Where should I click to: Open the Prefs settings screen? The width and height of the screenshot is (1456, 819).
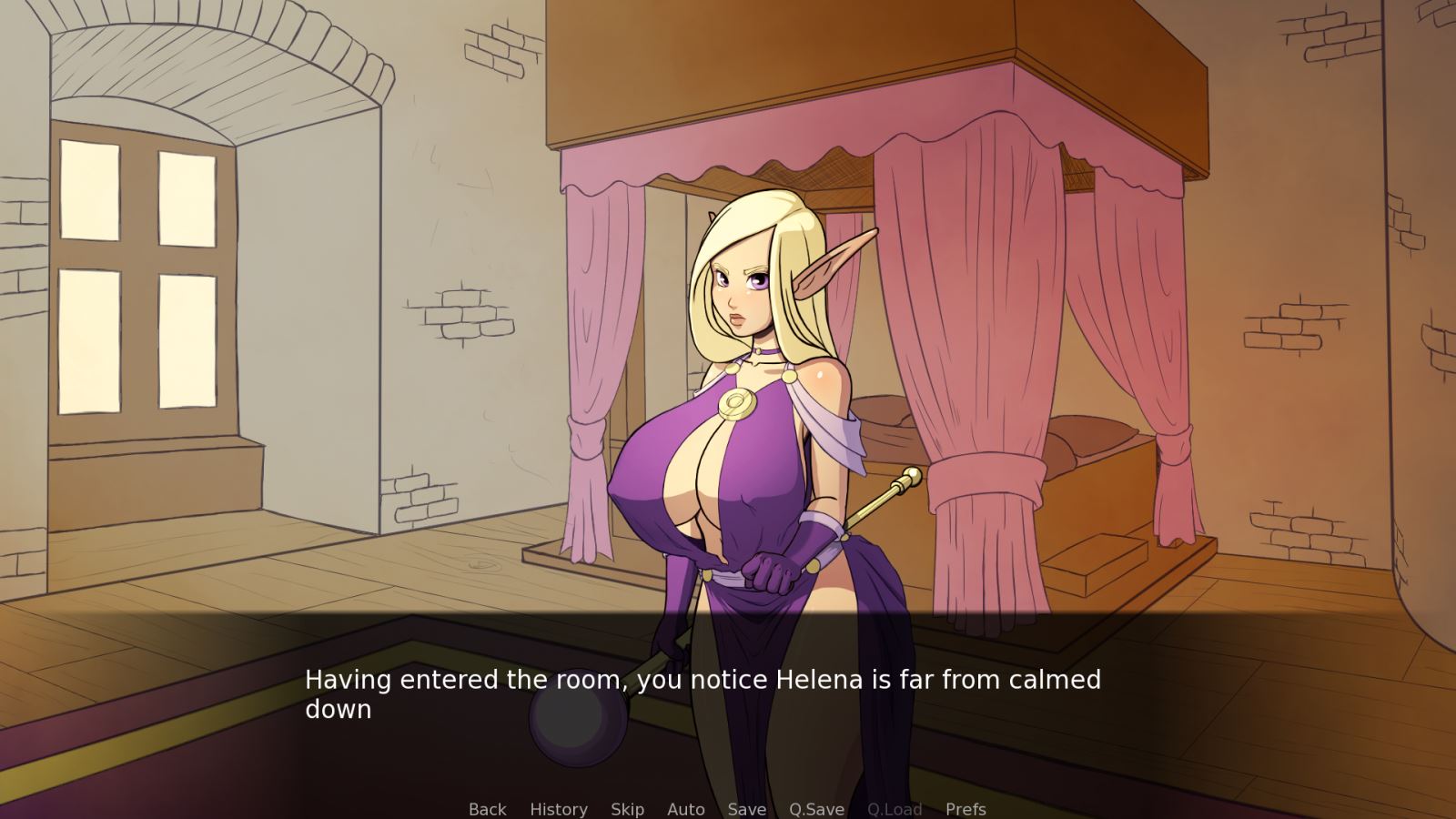click(x=966, y=809)
